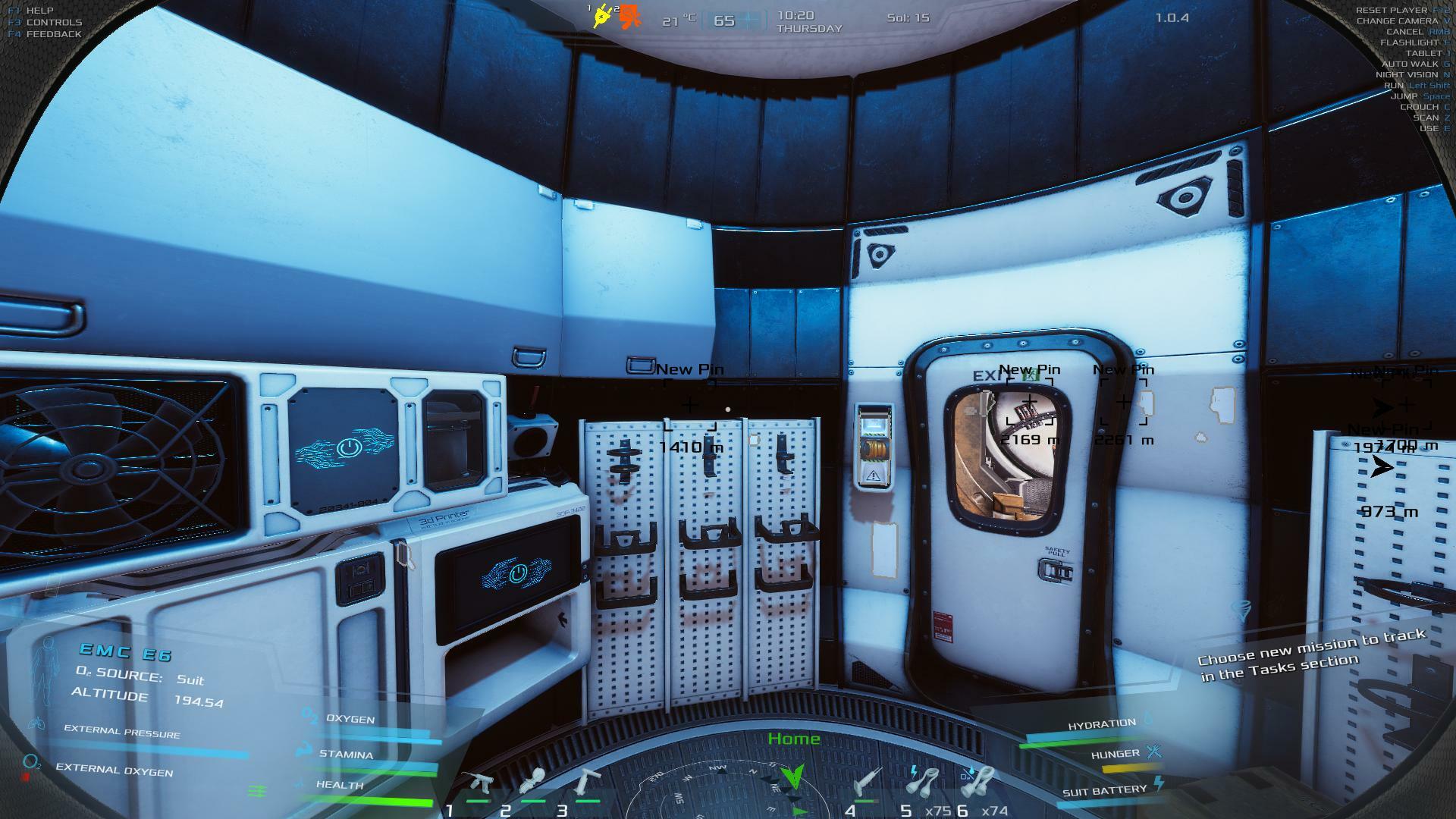Click the orange repair alert icon
The height and width of the screenshot is (819, 1456).
[629, 17]
